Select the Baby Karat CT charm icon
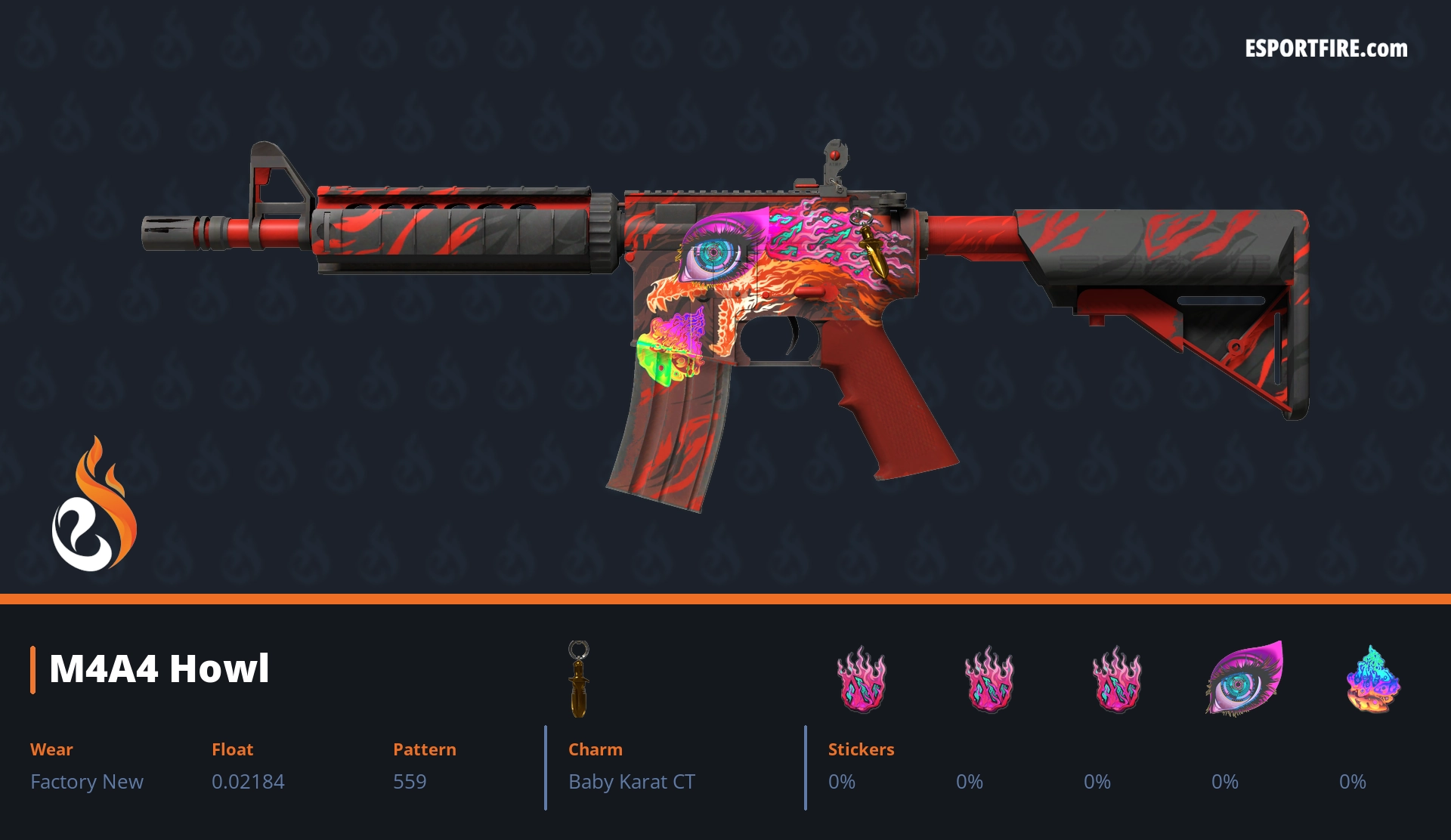The height and width of the screenshot is (840, 1451). pyautogui.click(x=579, y=678)
